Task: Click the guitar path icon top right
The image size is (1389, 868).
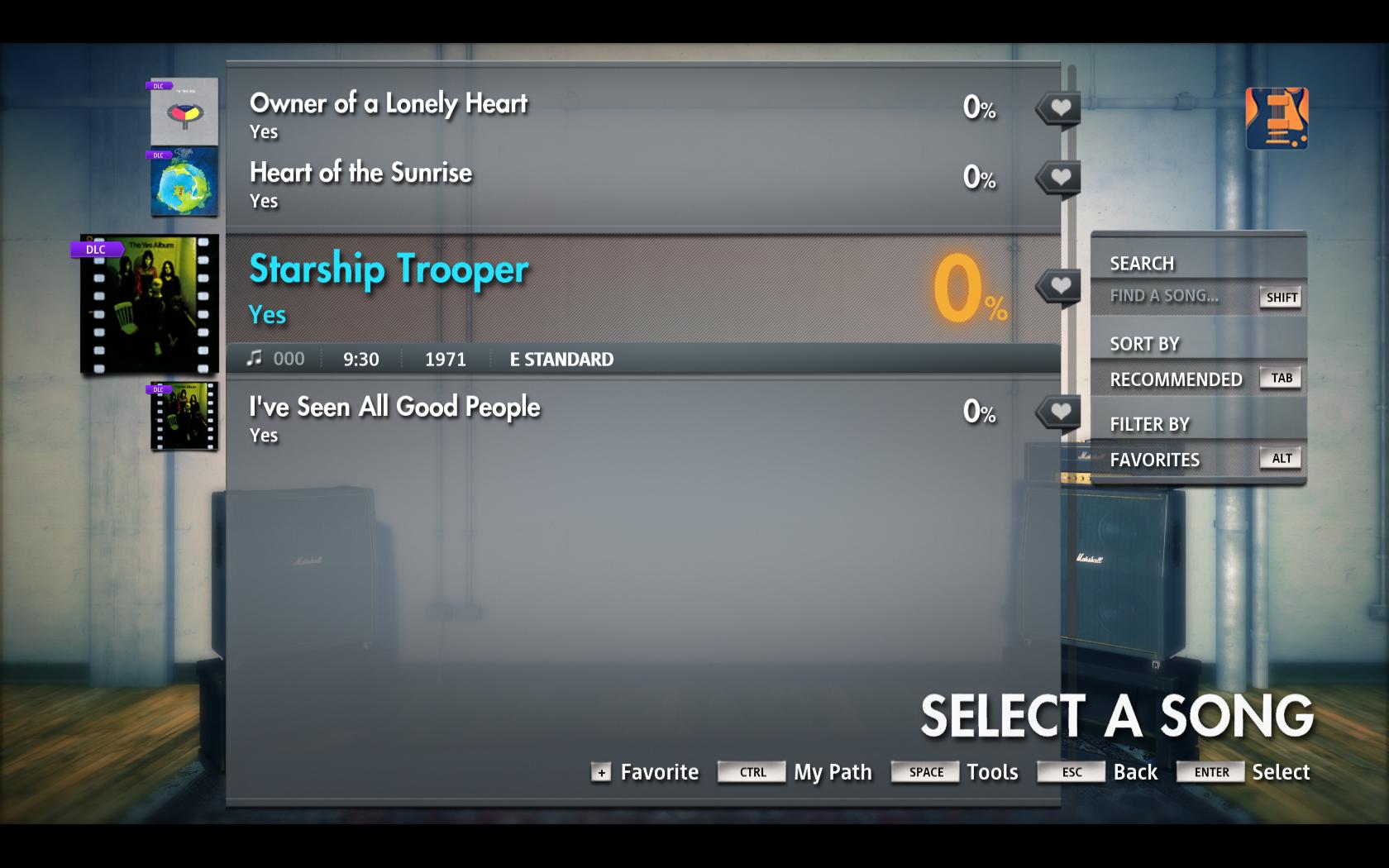Action: [1276, 118]
